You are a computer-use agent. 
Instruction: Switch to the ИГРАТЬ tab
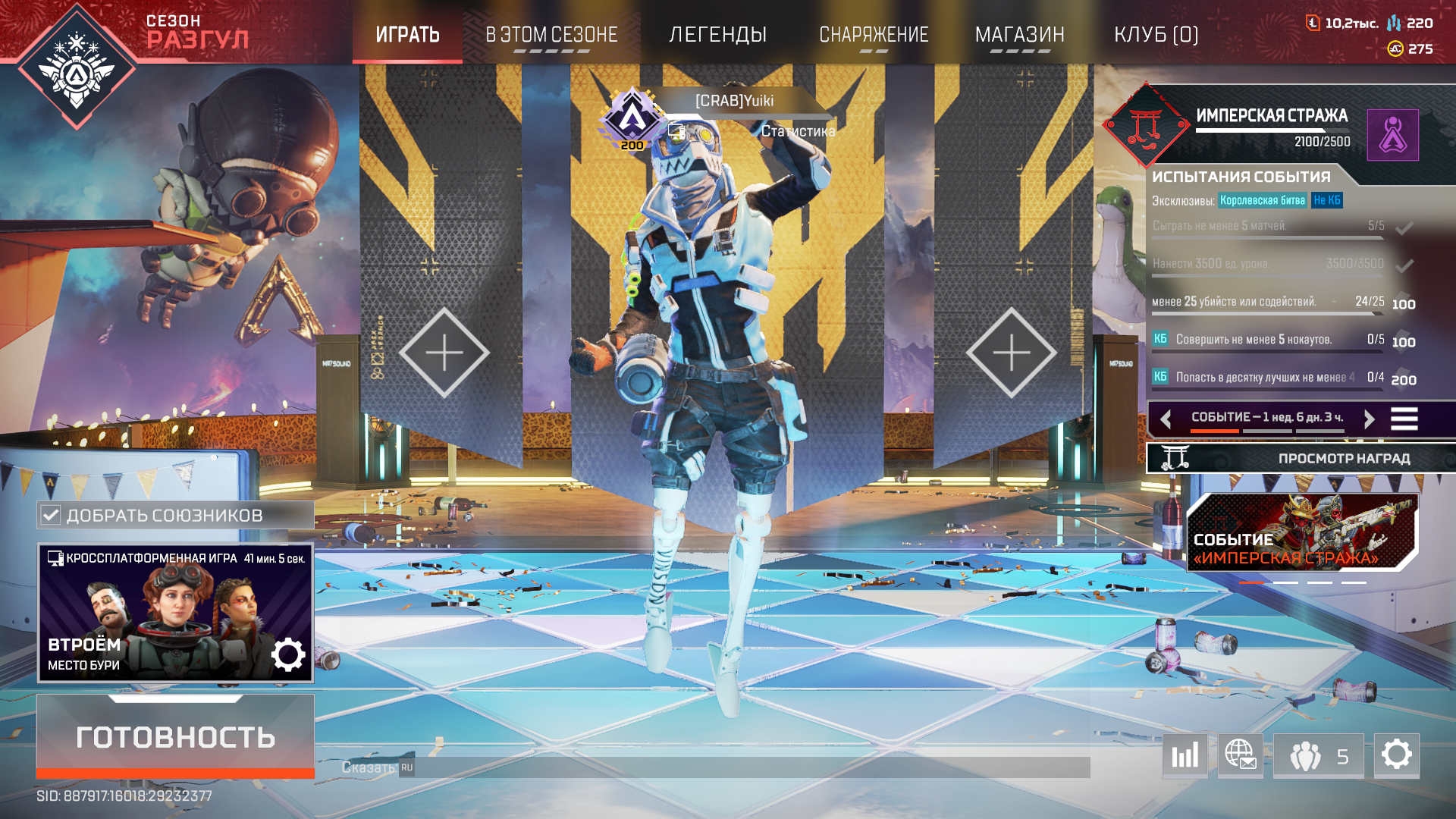407,35
